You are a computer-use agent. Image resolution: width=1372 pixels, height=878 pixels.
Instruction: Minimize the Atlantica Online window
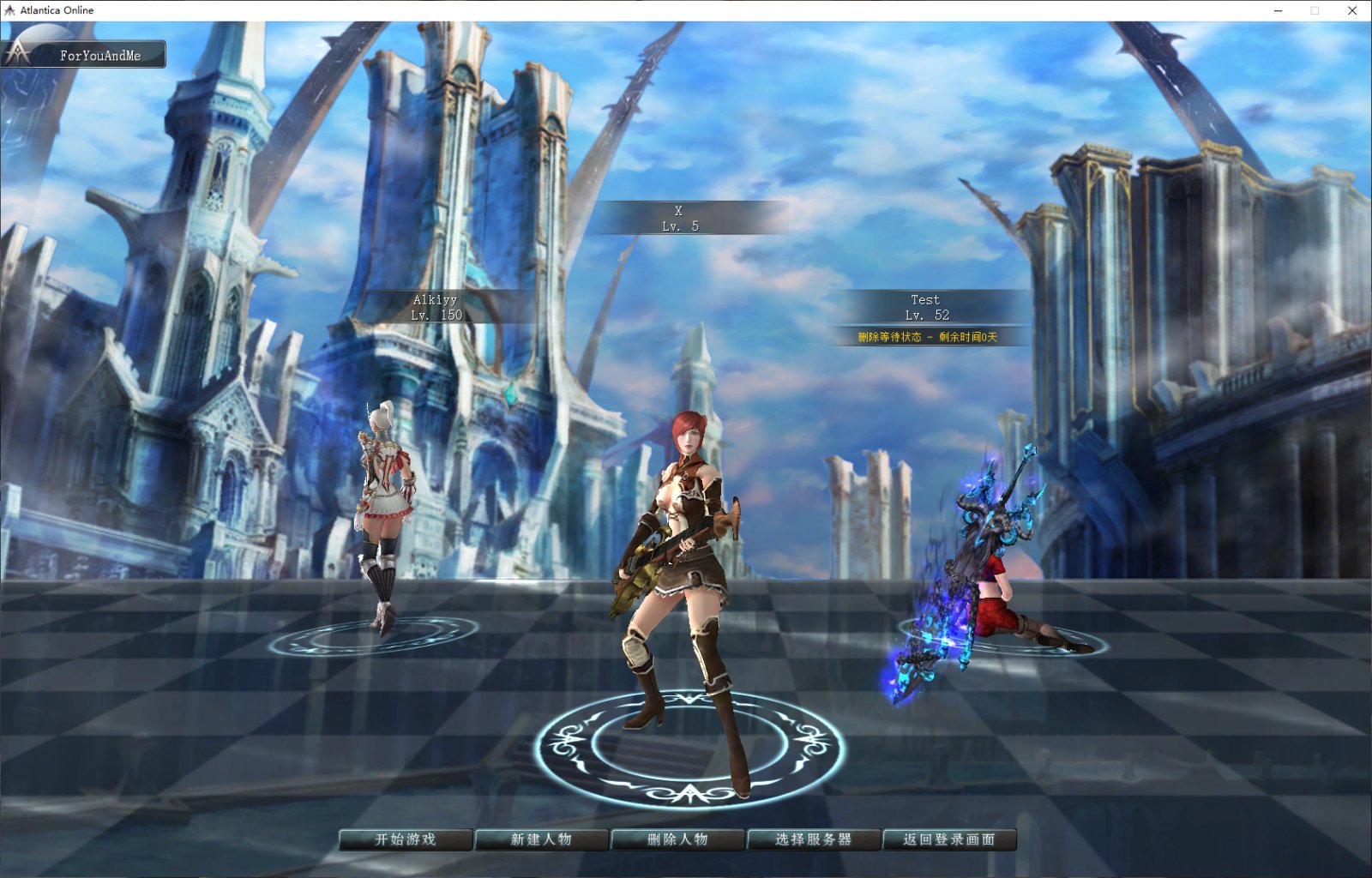[1278, 10]
